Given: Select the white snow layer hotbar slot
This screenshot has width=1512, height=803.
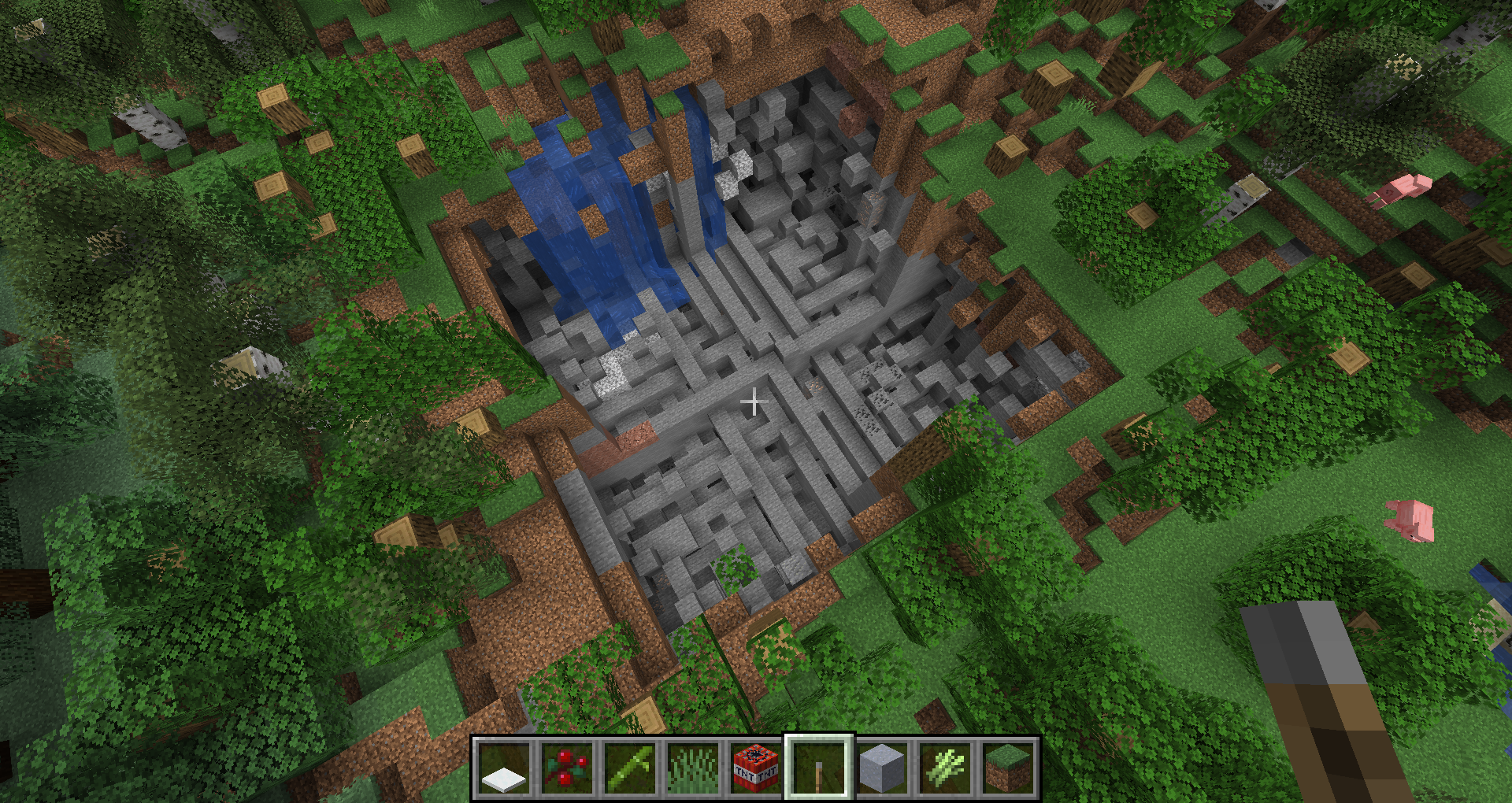Looking at the screenshot, I should [504, 768].
